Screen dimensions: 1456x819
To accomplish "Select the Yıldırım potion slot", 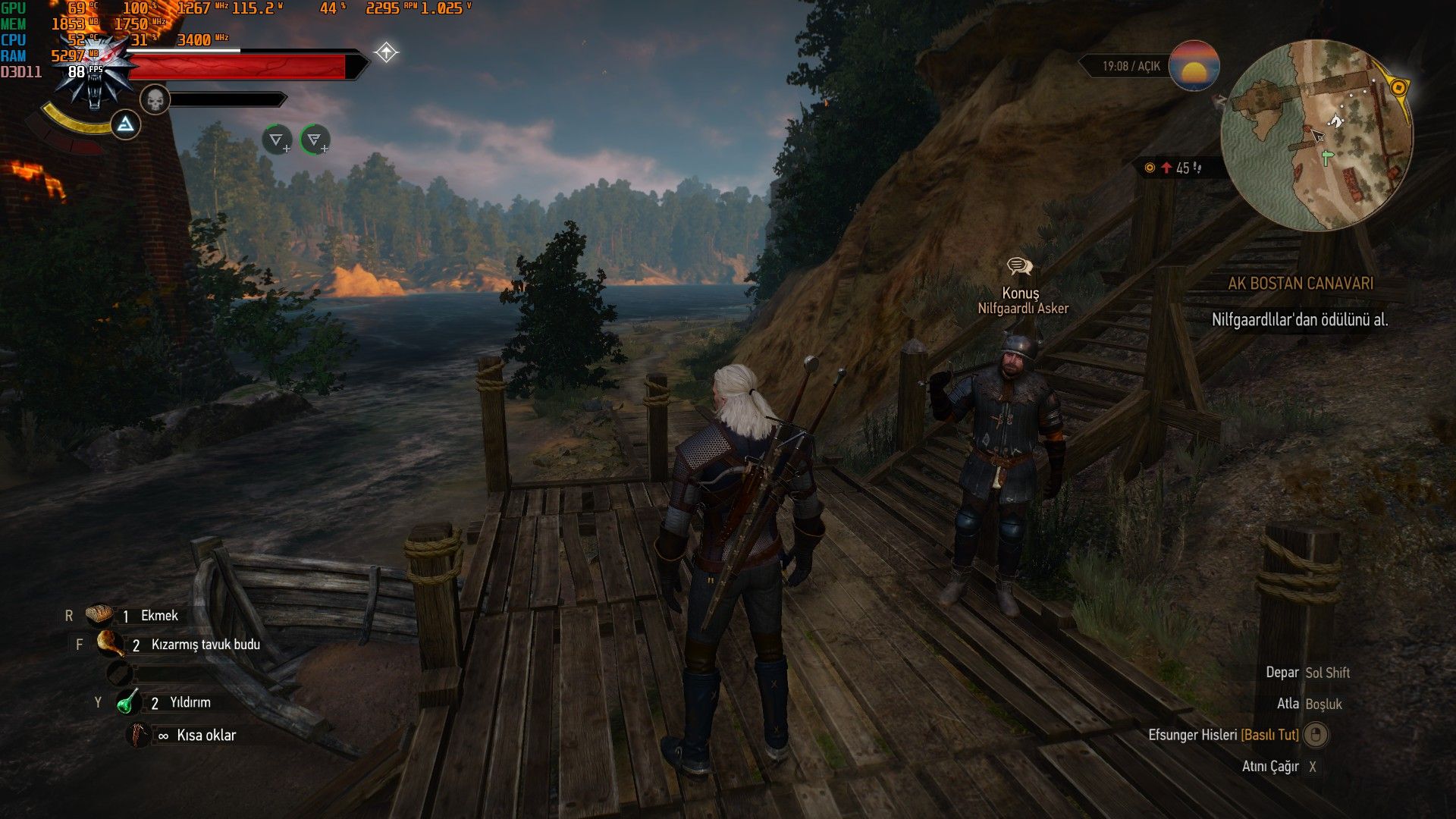I will 128,702.
